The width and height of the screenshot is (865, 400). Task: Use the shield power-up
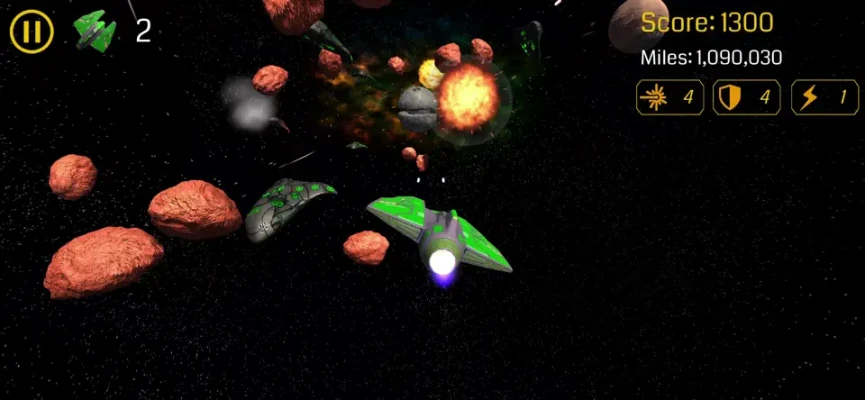[x=746, y=97]
